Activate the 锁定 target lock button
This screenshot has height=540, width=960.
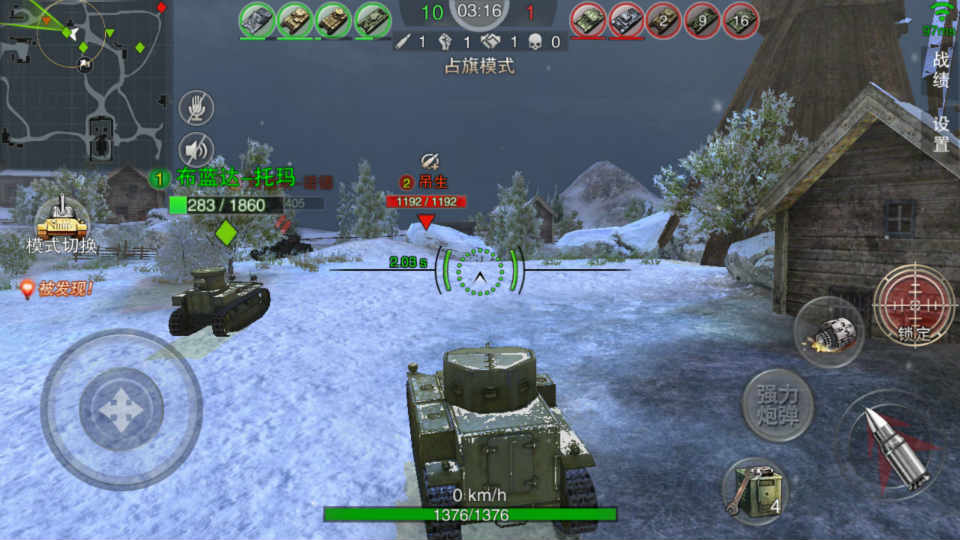click(x=914, y=303)
